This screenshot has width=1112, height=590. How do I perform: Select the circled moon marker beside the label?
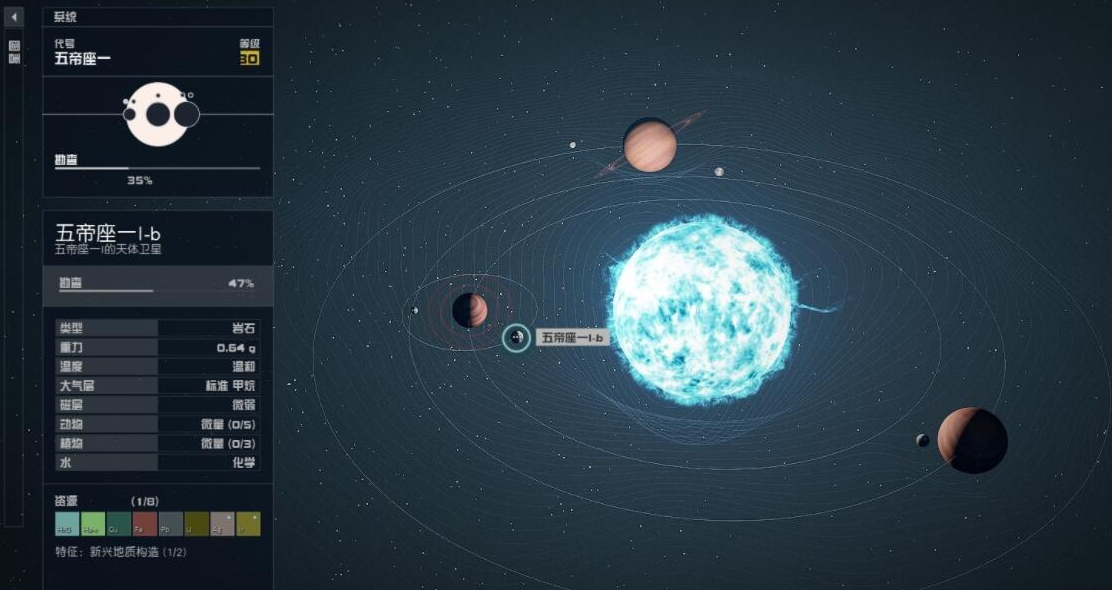pyautogui.click(x=516, y=338)
